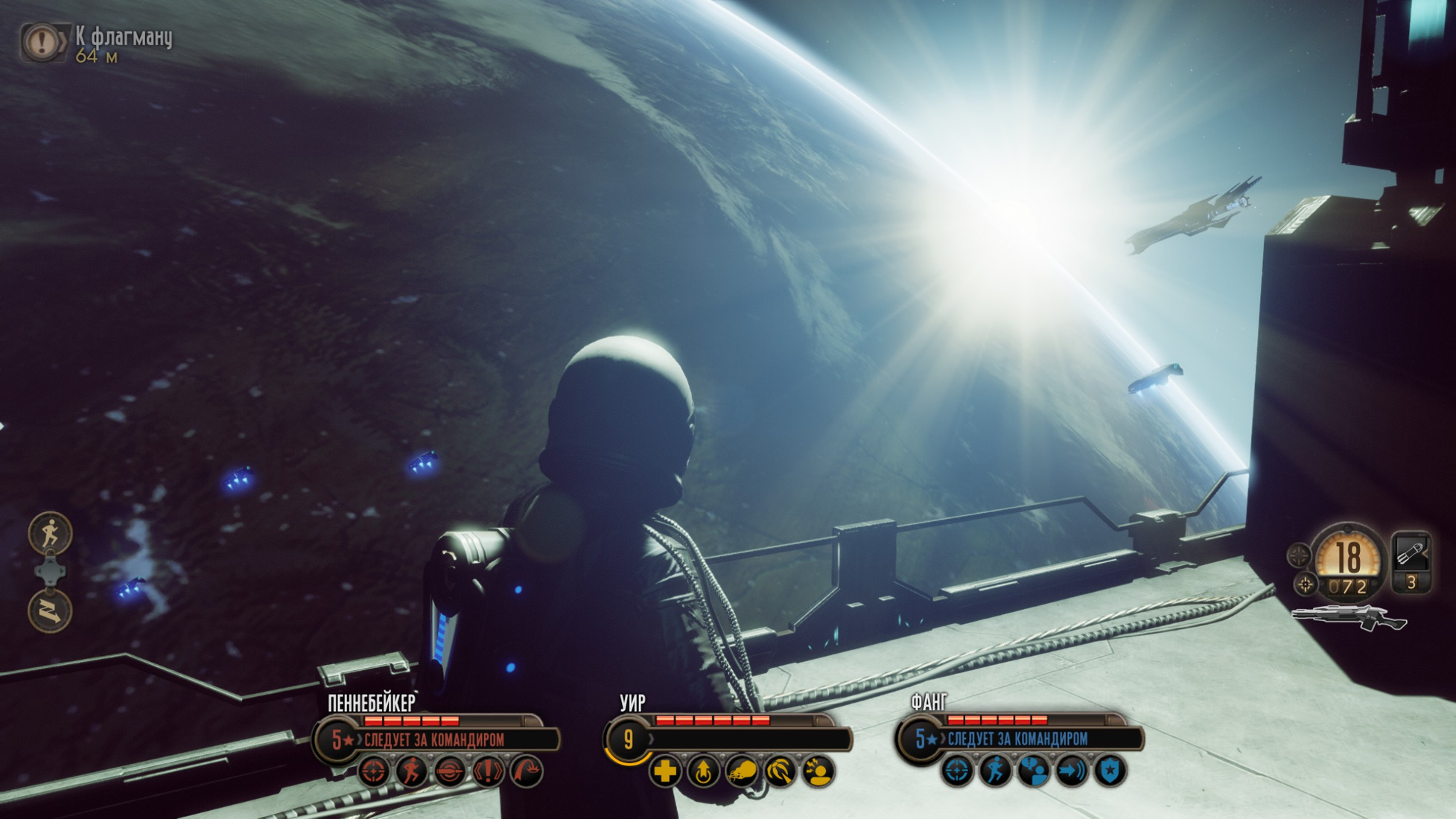Activate Фанг's blue arrow with soundwaves ability
The image size is (1456, 819).
(x=1071, y=771)
